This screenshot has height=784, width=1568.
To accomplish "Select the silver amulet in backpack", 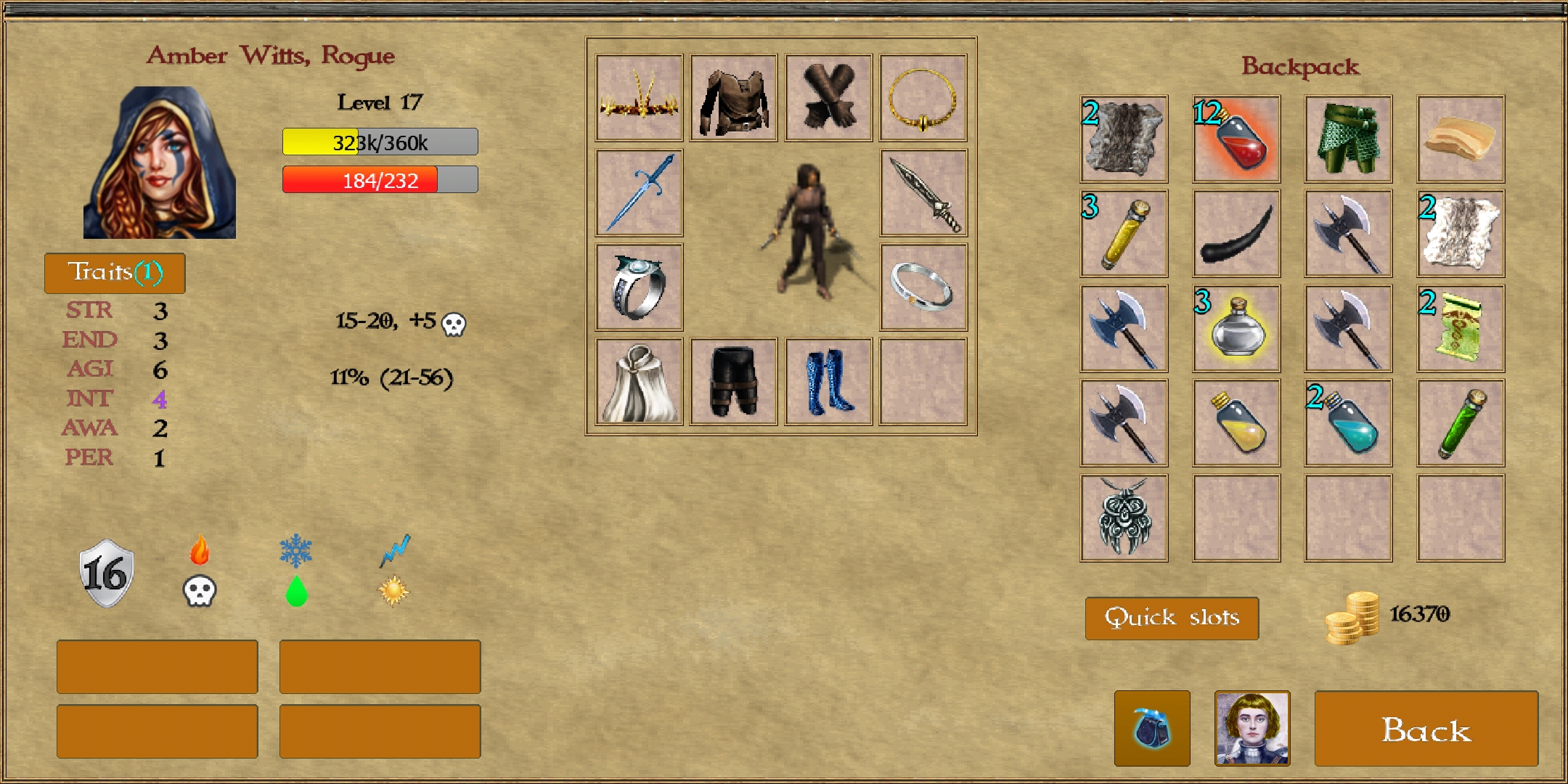I will click(x=1124, y=518).
